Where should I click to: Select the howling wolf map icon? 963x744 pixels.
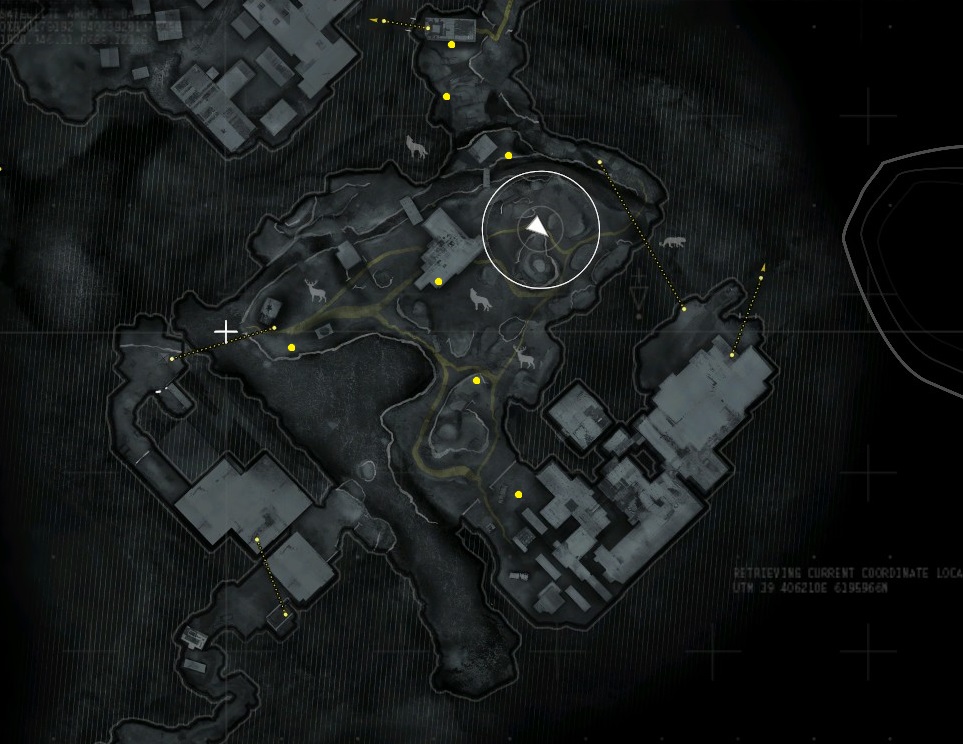tap(481, 299)
